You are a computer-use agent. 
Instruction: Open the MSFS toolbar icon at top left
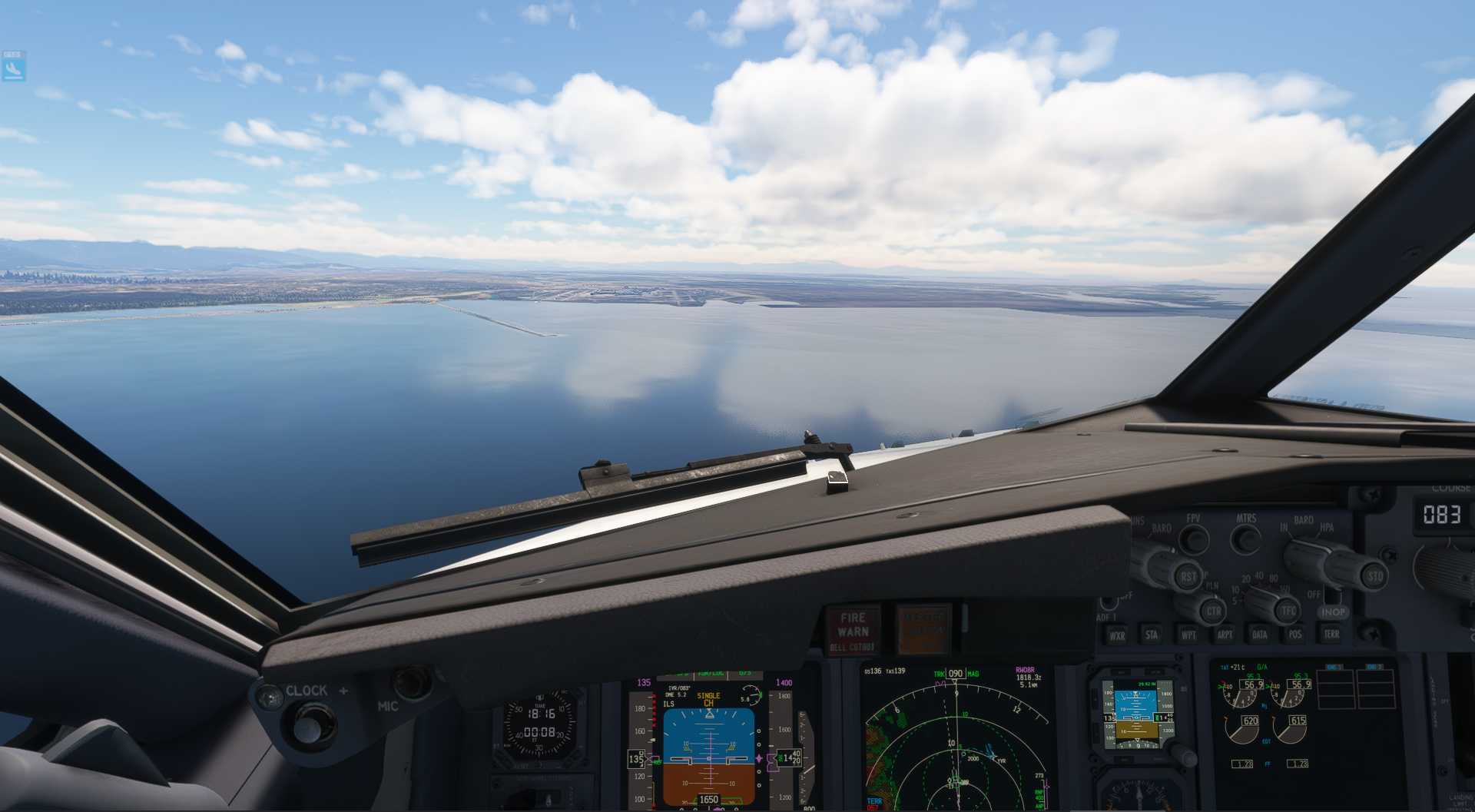pyautogui.click(x=12, y=65)
